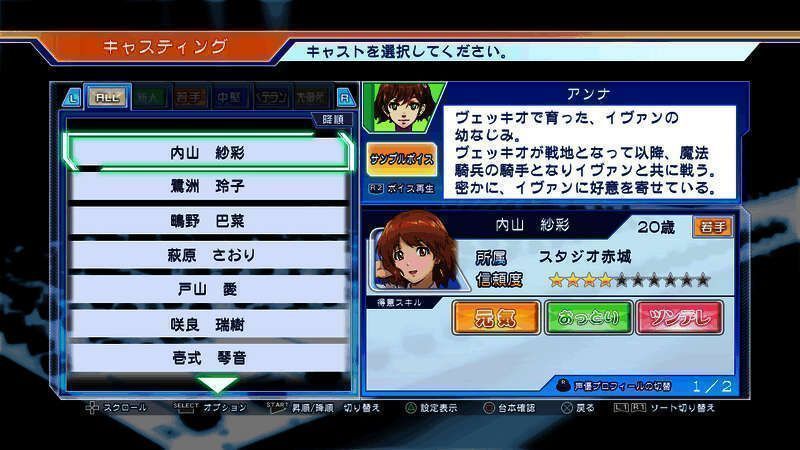Select cast member 内山 紗彩
The height and width of the screenshot is (450, 800).
(x=208, y=153)
